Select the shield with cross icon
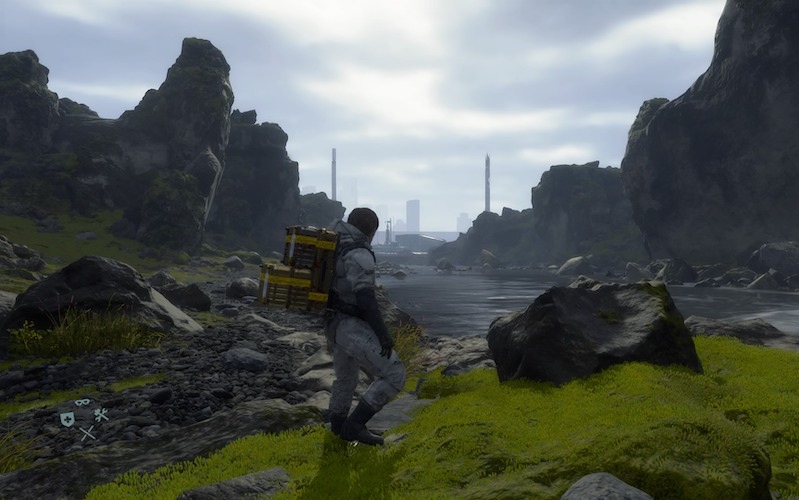This screenshot has height=500, width=799. point(67,419)
